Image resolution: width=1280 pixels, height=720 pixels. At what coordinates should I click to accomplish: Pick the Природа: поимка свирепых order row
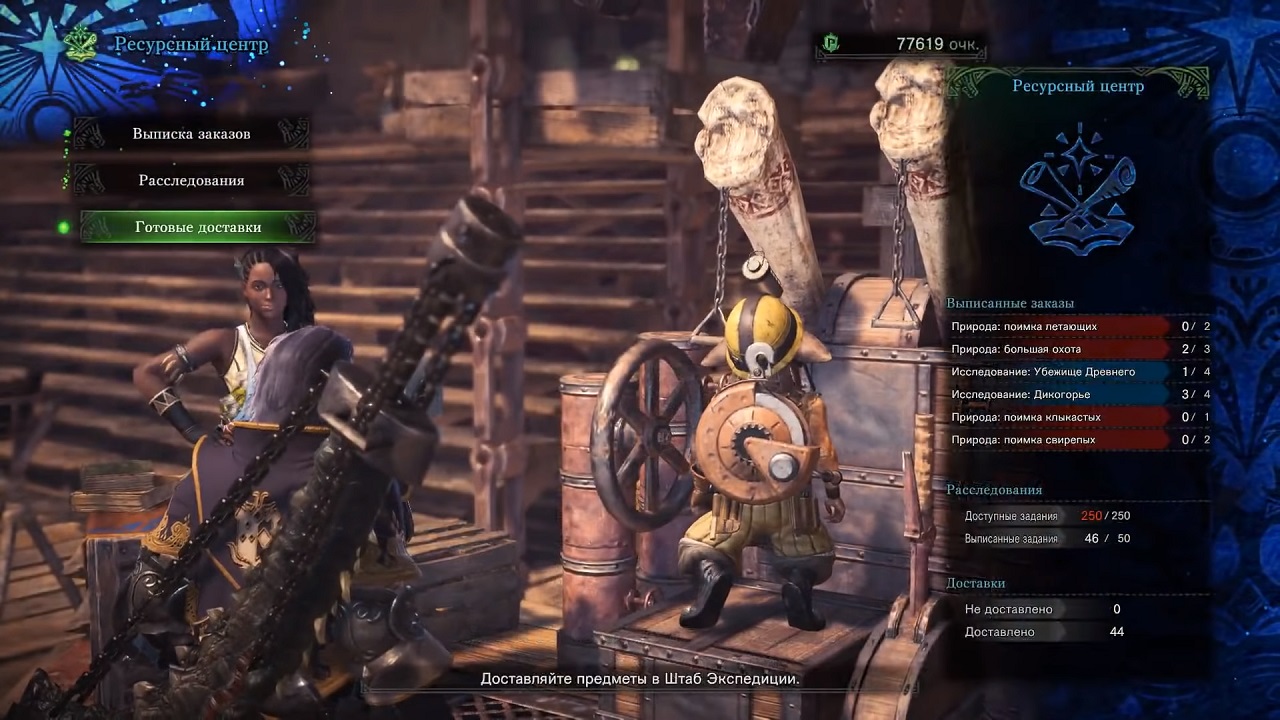(x=1078, y=439)
